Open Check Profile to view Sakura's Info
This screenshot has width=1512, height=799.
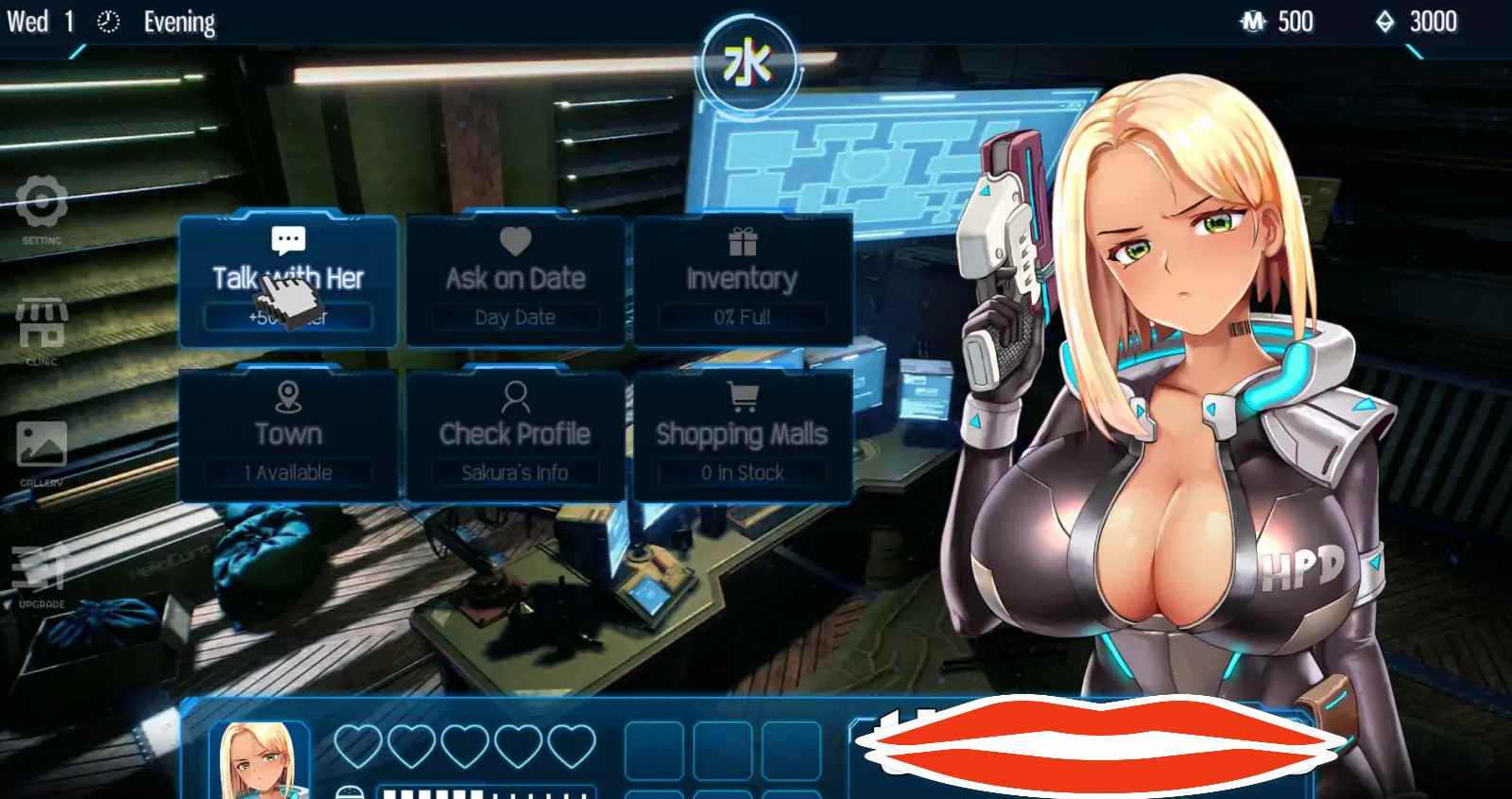(516, 434)
